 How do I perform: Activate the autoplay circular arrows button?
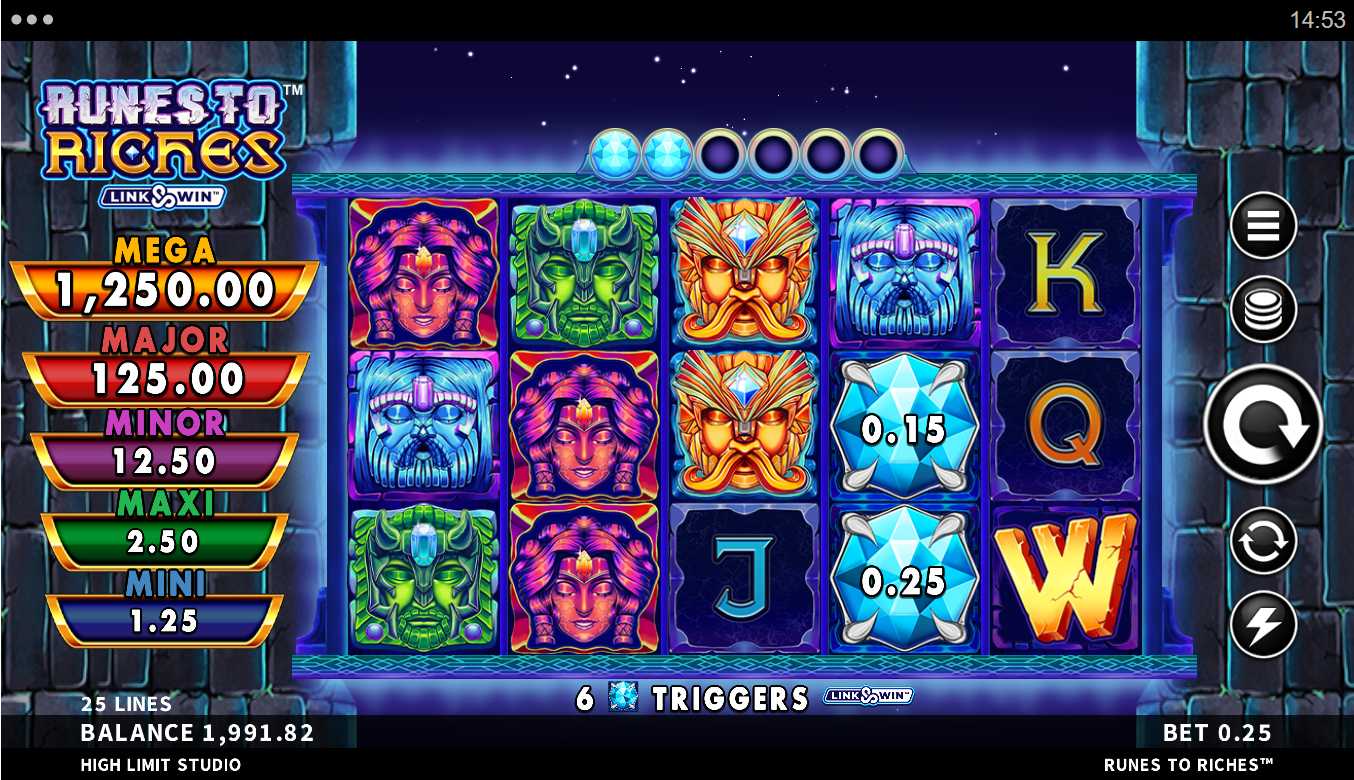(x=1263, y=541)
